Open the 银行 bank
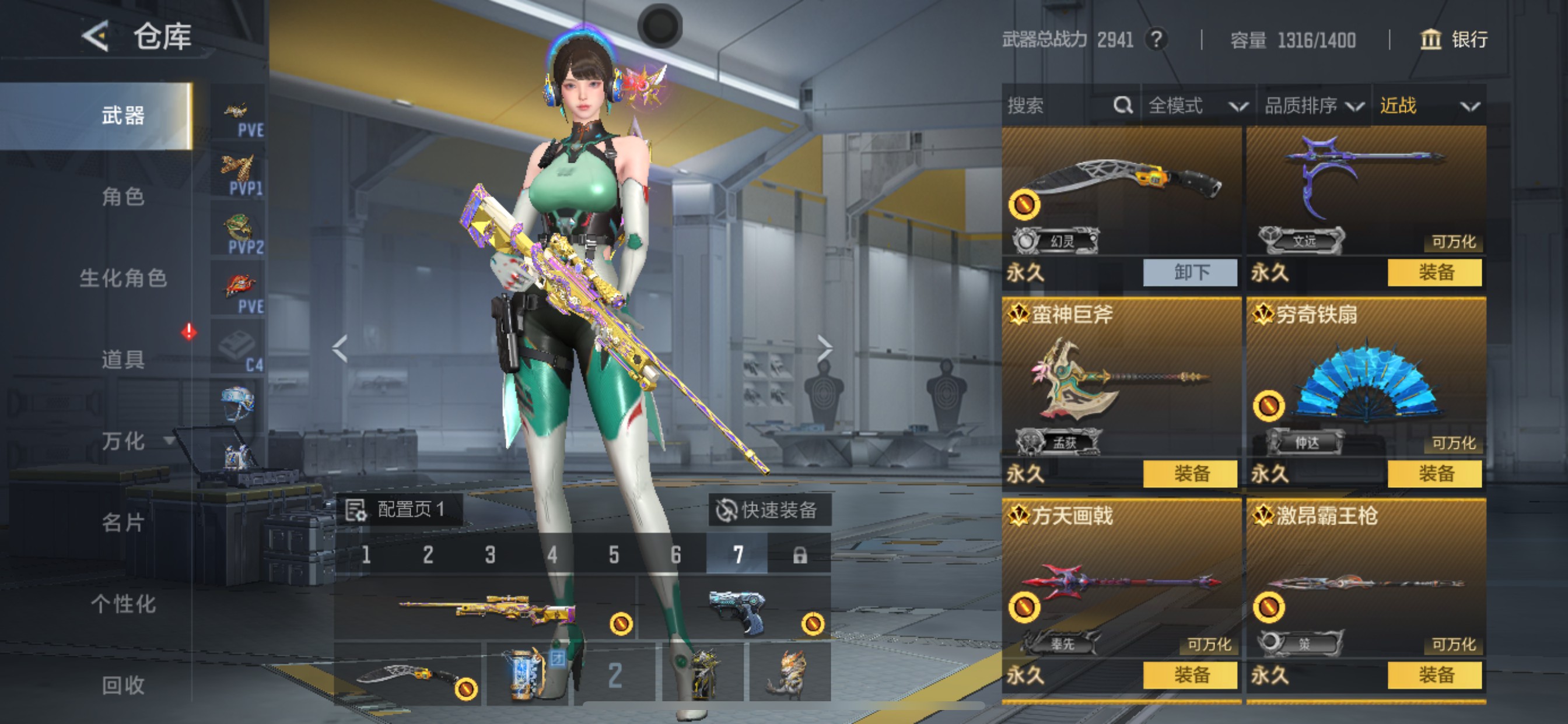This screenshot has width=1568, height=724. click(1454, 40)
